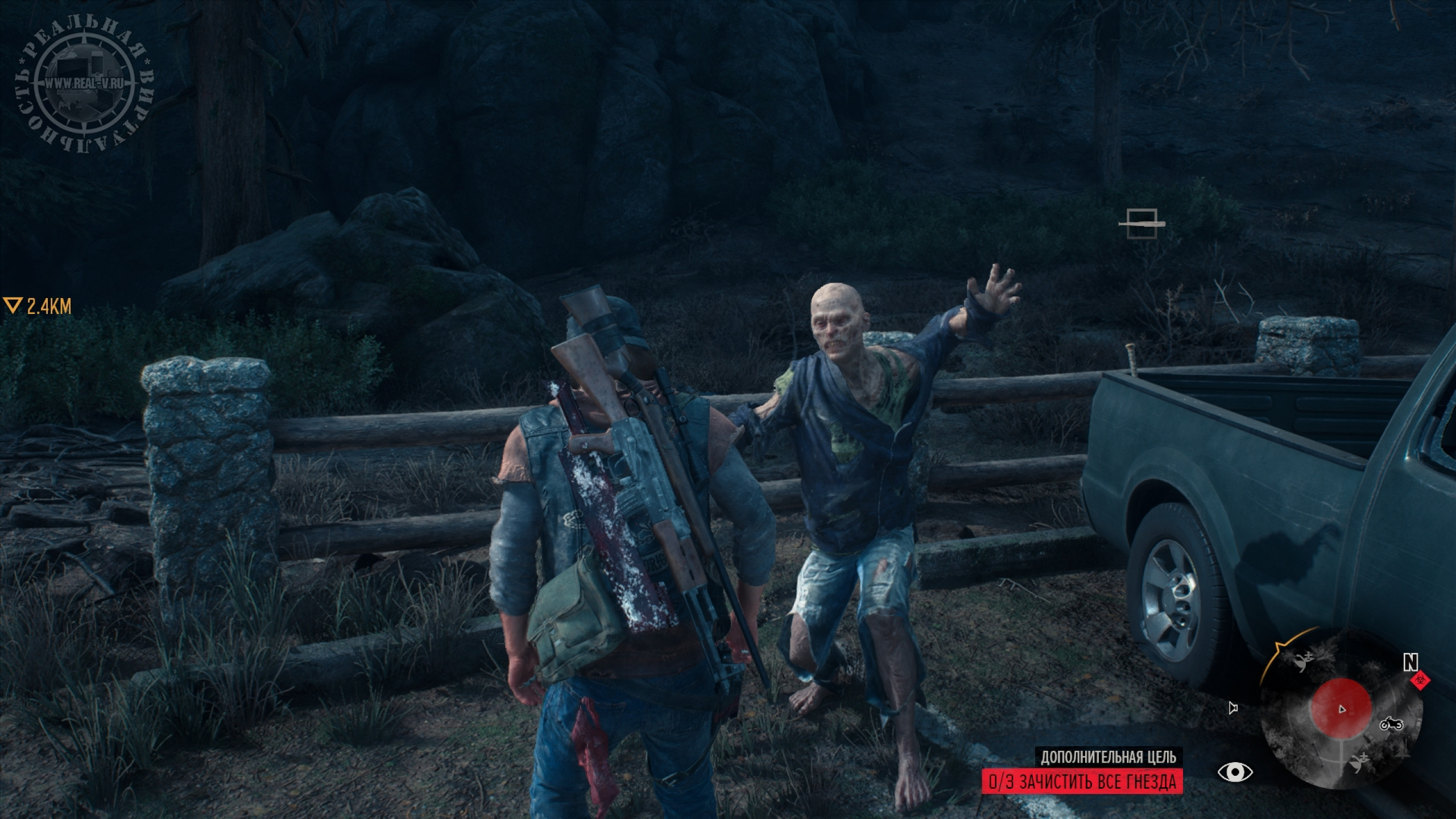Select the motorcycle marker on the minimap
Screen dimensions: 1456x819
click(x=1392, y=724)
